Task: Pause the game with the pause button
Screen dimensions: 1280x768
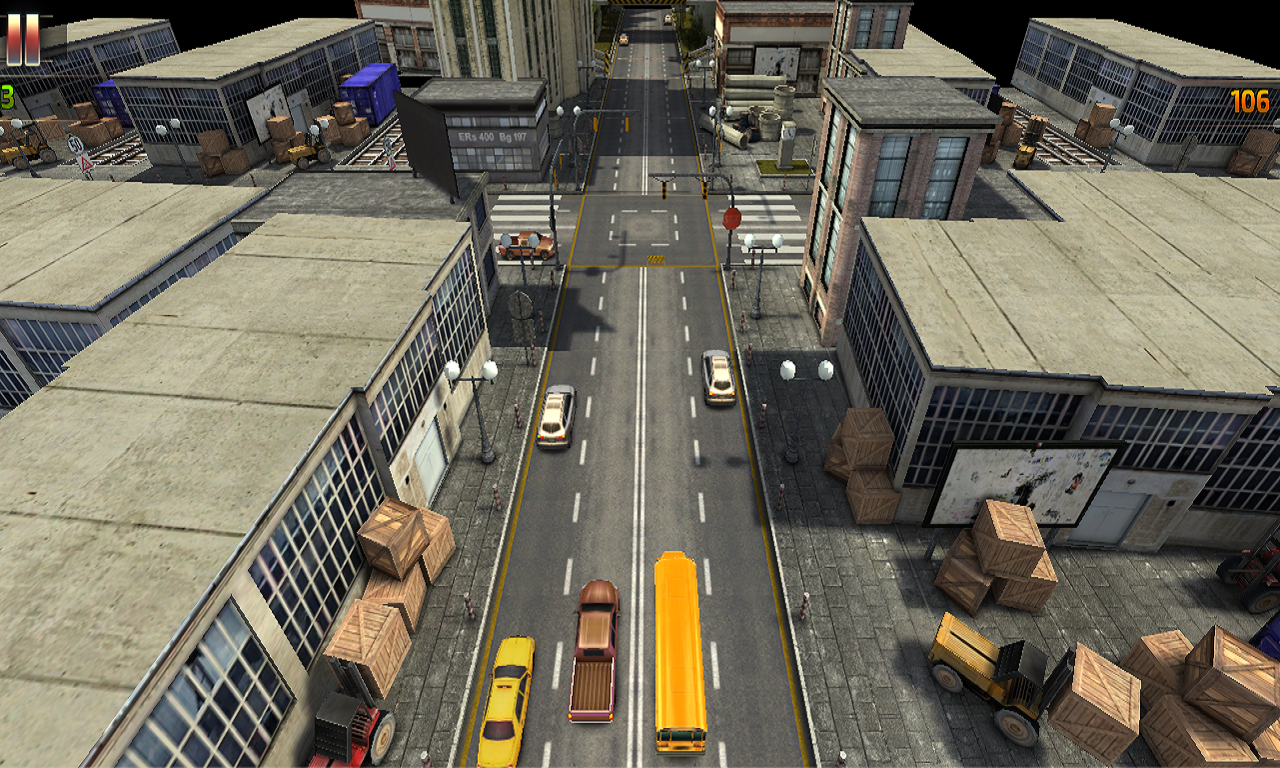Action: tap(23, 38)
